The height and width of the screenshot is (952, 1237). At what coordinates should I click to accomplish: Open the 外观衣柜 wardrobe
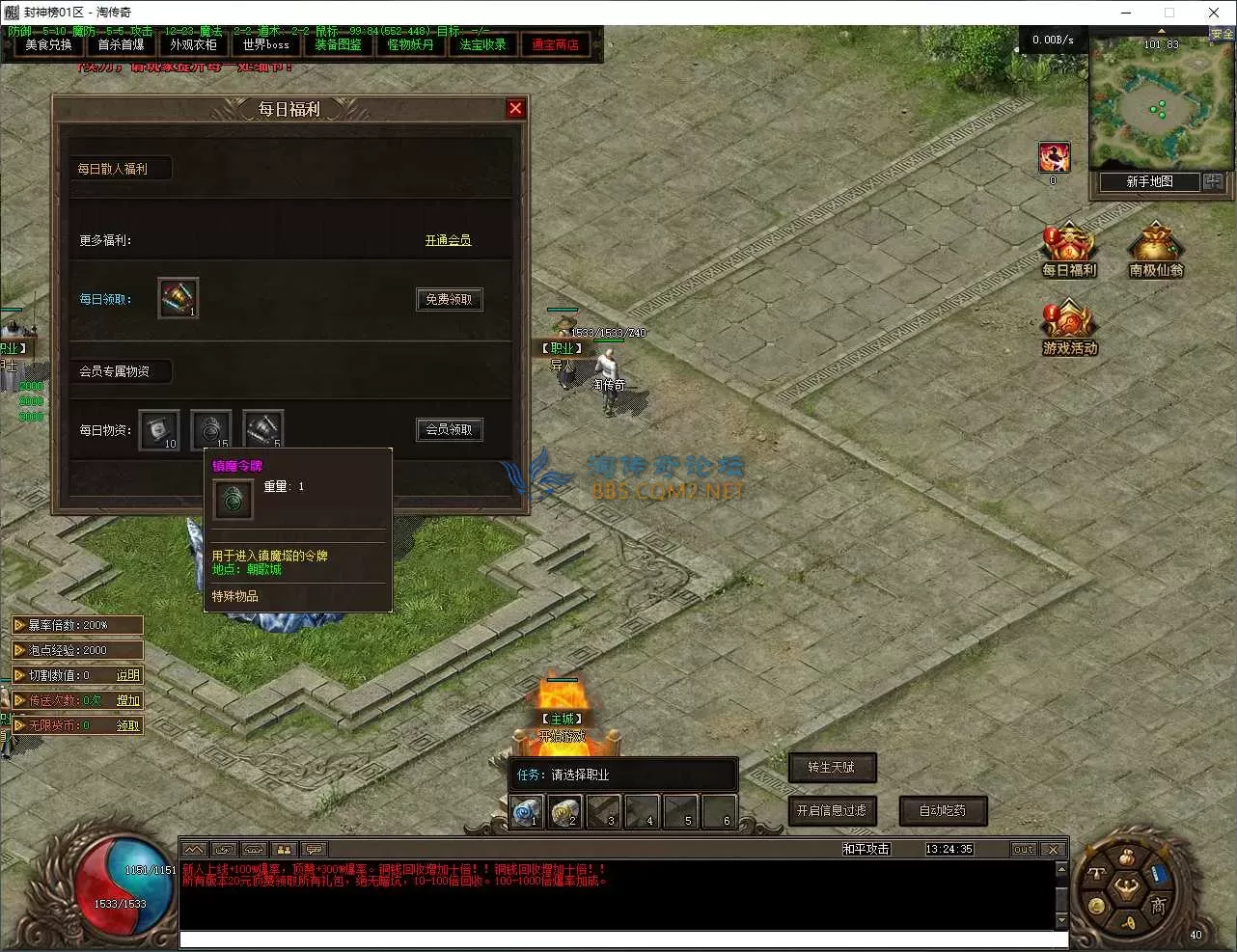pos(193,44)
